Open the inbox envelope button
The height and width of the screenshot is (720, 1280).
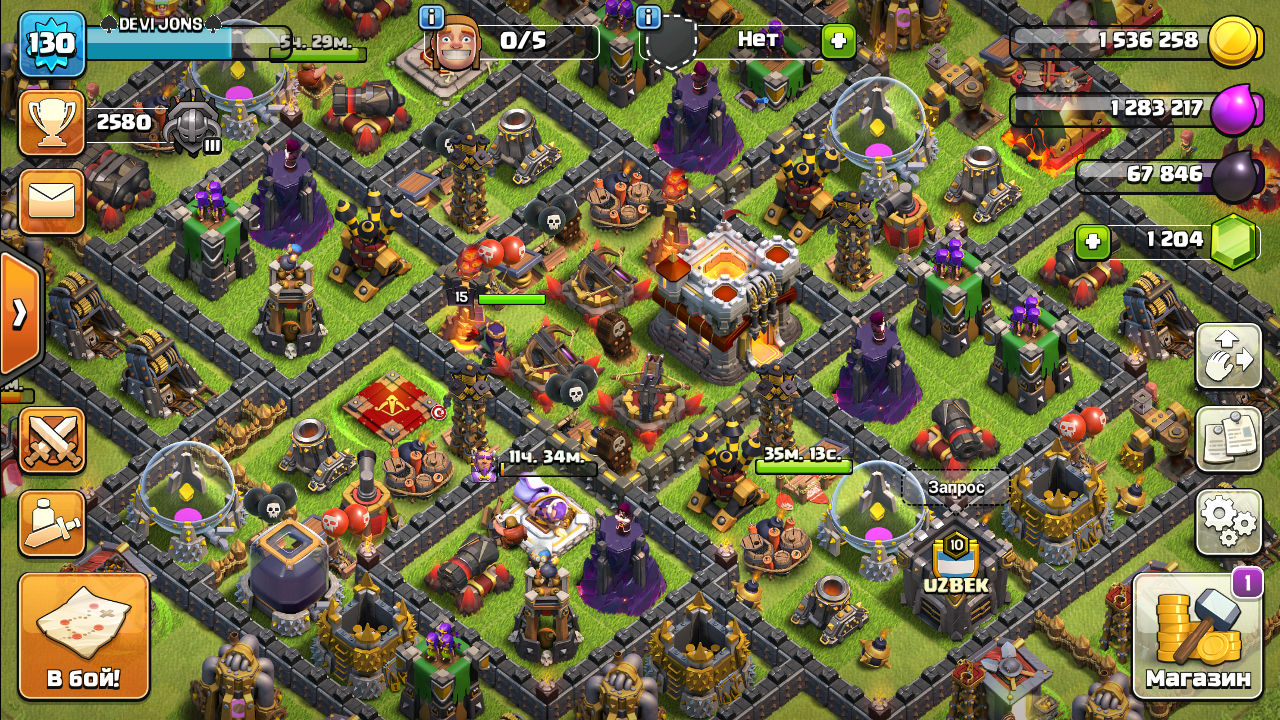click(x=52, y=201)
